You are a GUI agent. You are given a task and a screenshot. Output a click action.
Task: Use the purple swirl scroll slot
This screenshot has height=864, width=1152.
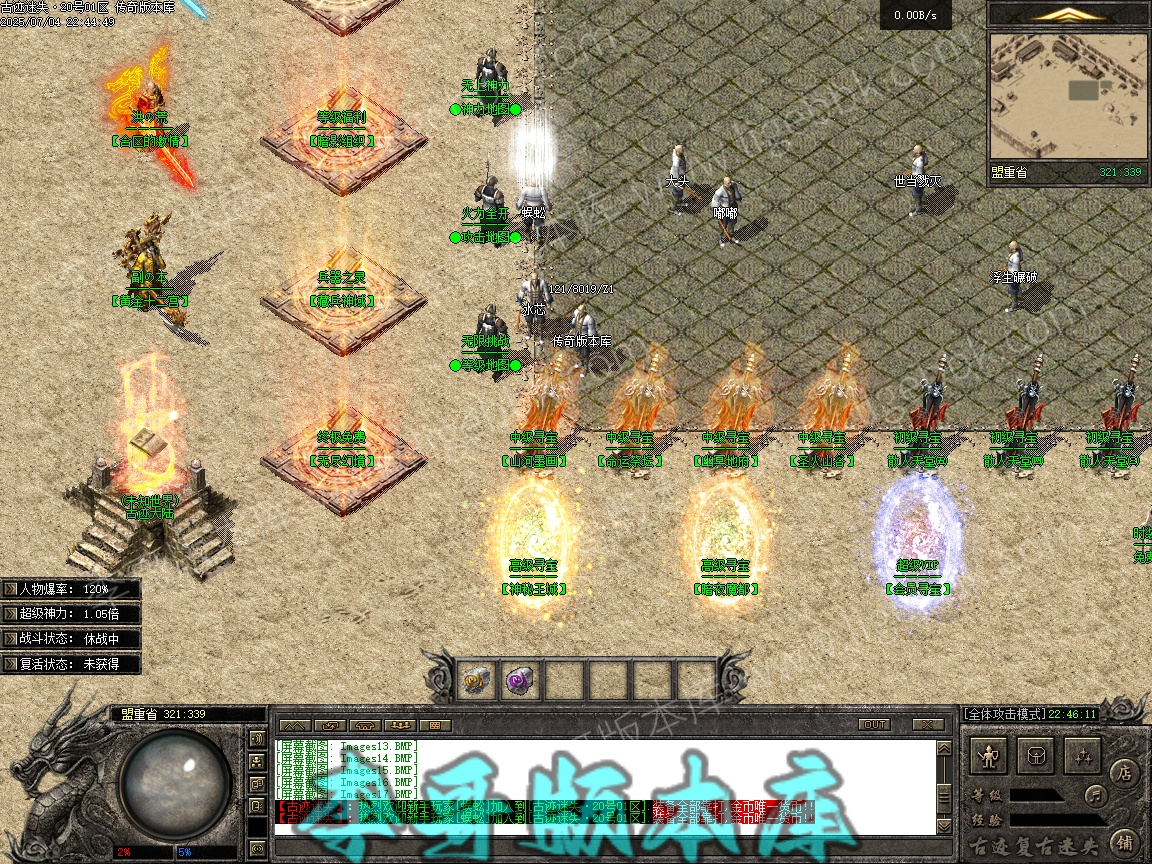click(520, 680)
